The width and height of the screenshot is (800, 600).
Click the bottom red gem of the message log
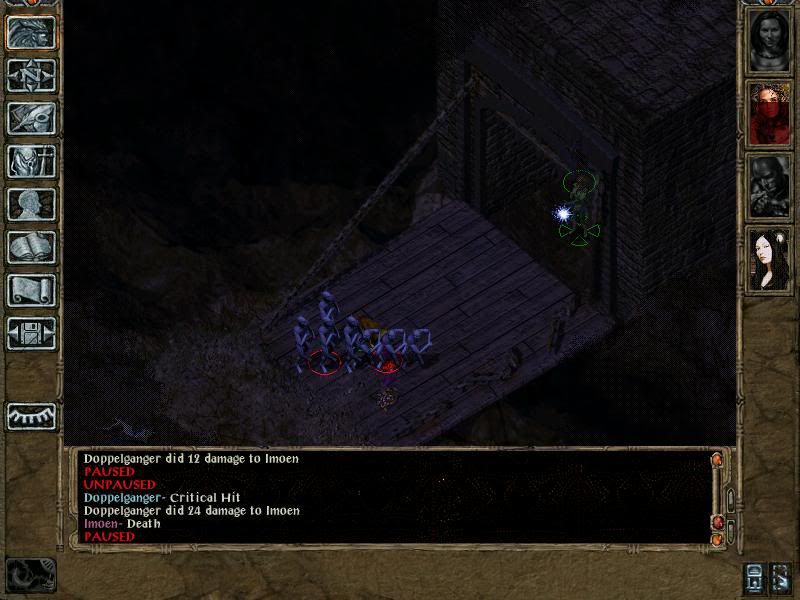(716, 540)
